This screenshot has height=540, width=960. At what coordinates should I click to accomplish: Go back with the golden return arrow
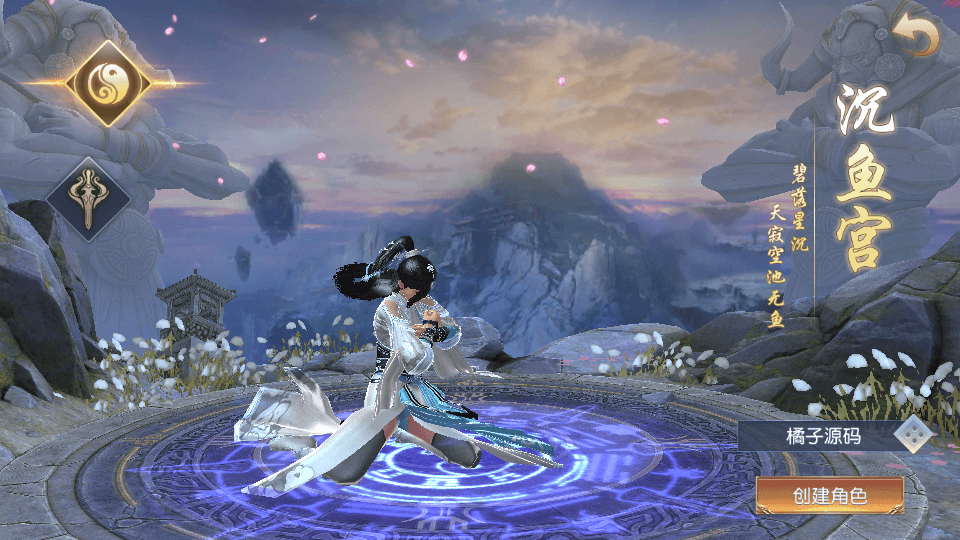pyautogui.click(x=917, y=38)
